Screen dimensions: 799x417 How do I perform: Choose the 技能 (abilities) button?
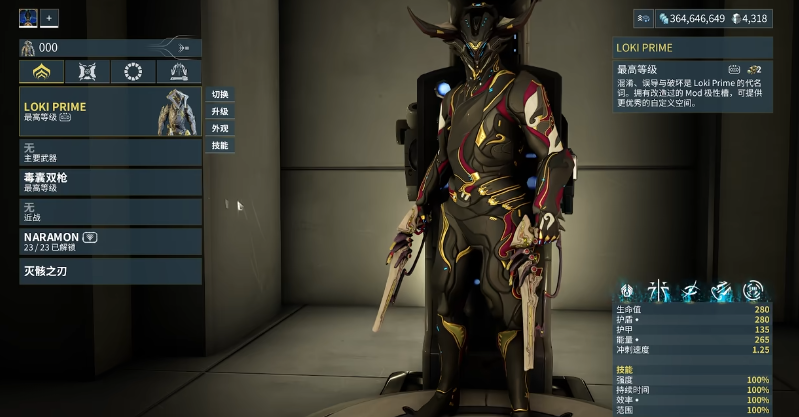(219, 145)
